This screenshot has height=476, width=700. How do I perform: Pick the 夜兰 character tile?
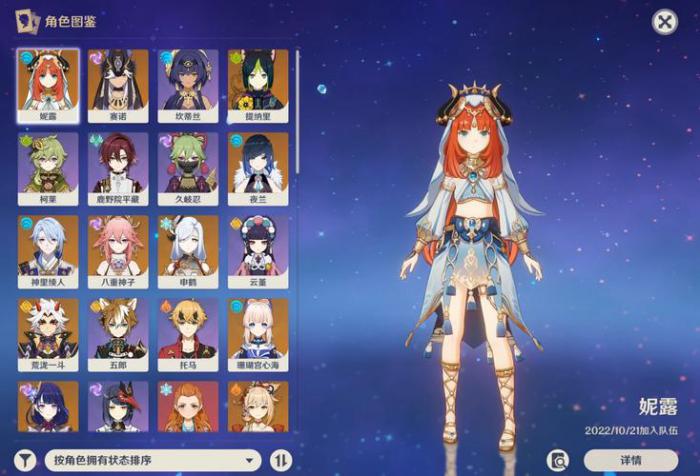point(258,169)
